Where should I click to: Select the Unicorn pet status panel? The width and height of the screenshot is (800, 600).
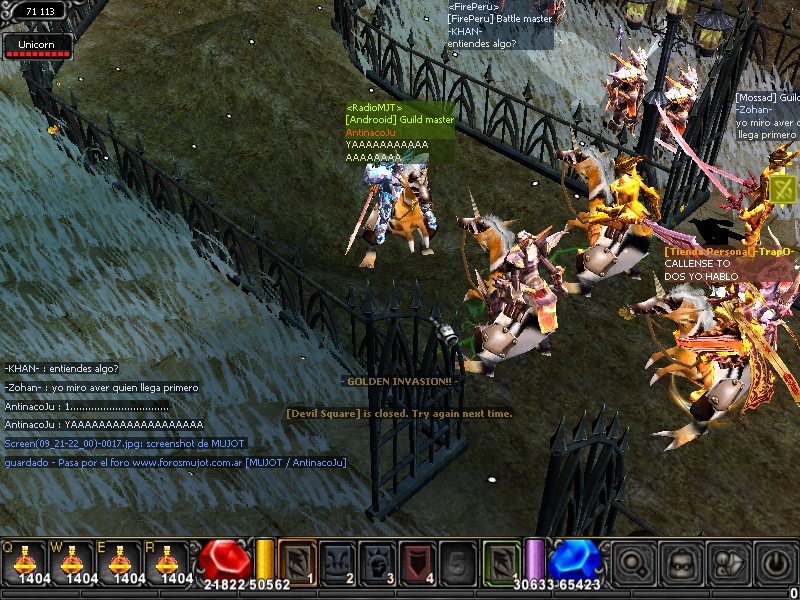point(38,47)
